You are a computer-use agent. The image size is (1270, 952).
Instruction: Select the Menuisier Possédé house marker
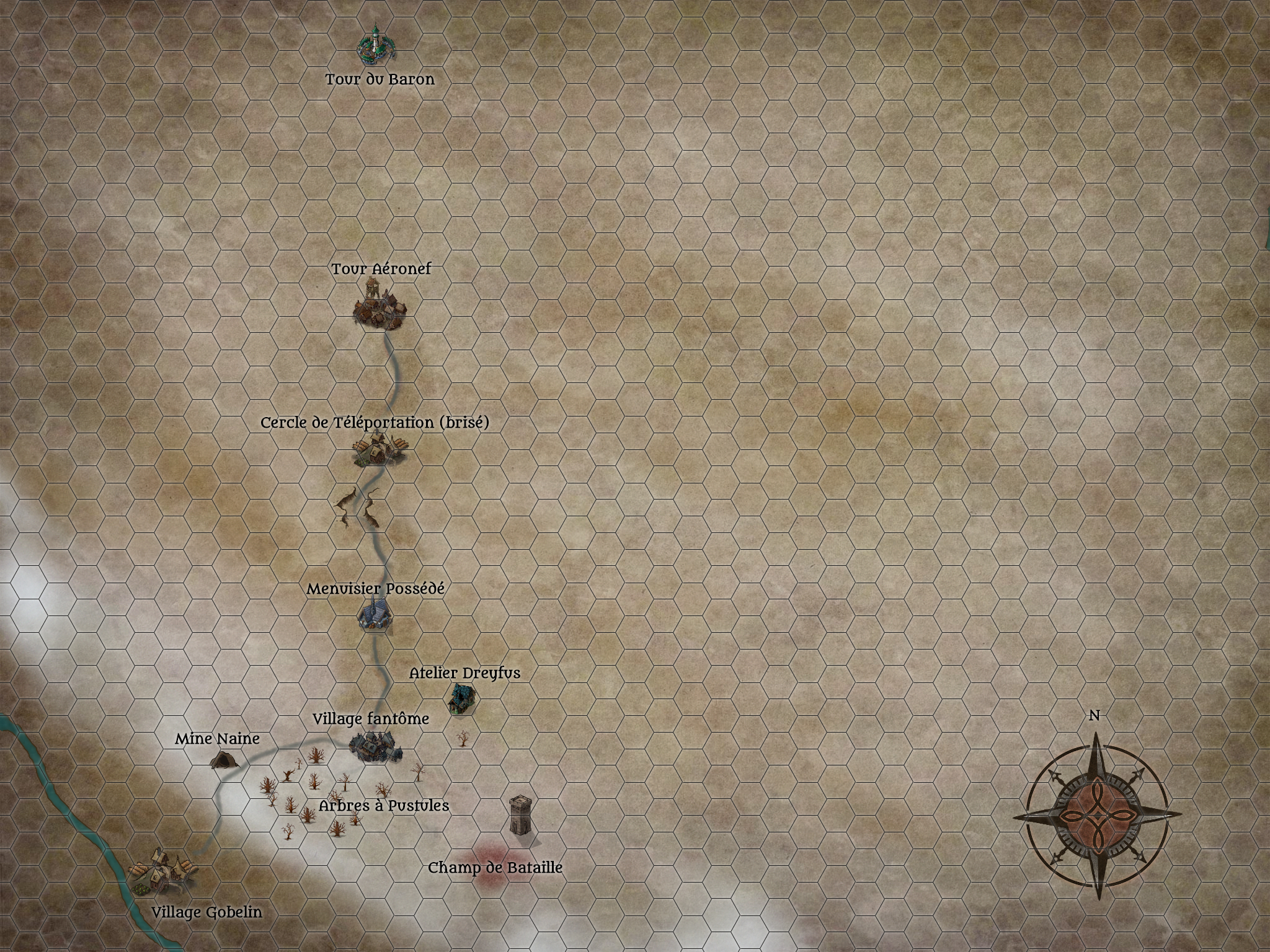(375, 616)
